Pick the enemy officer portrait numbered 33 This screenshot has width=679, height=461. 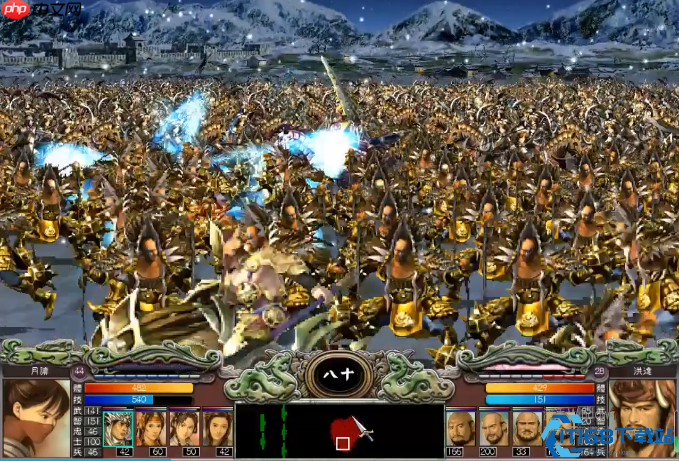tap(526, 428)
